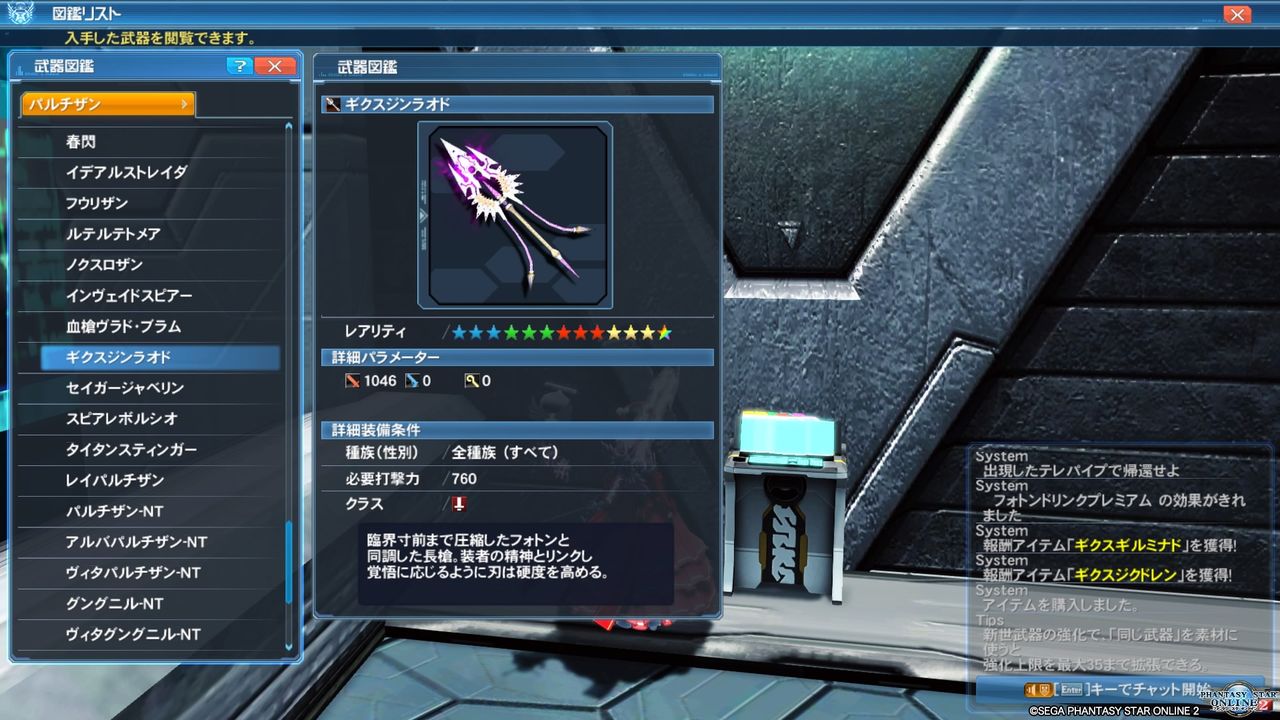
Task: Open help via the question mark icon
Action: point(238,66)
